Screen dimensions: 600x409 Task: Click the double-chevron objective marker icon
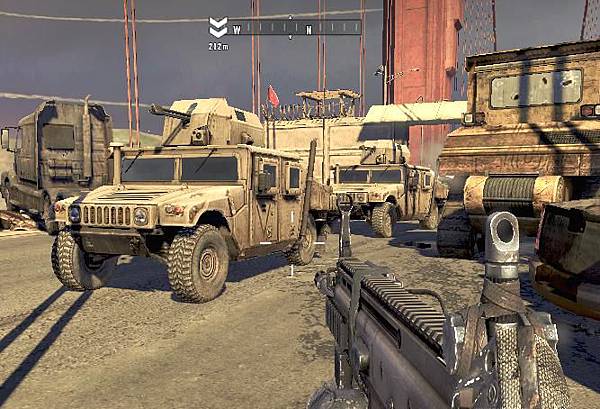click(x=218, y=27)
